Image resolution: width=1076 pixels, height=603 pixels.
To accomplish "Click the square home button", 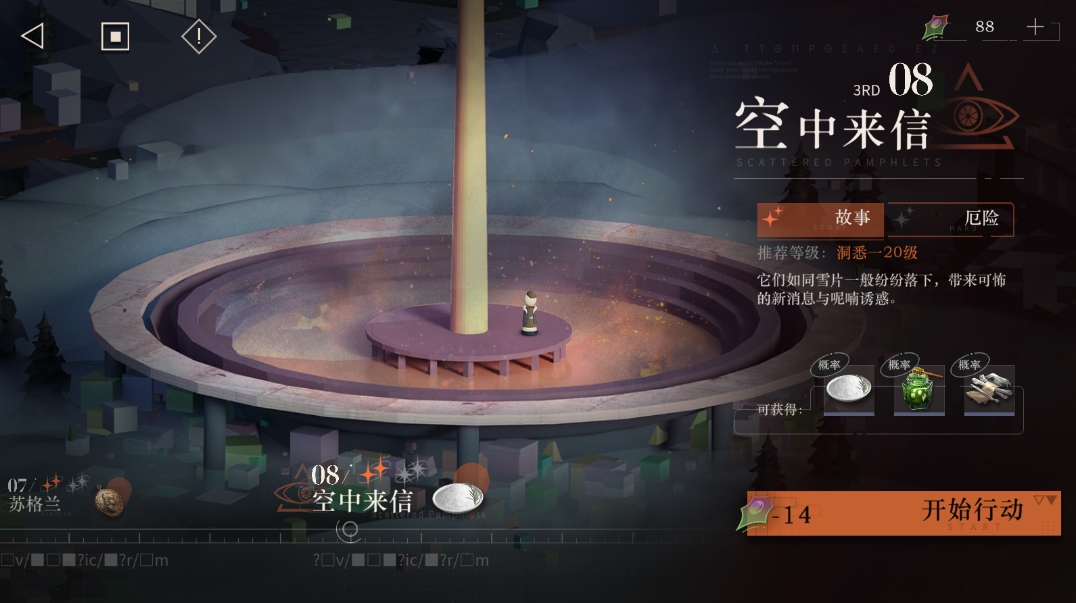I will click(115, 37).
